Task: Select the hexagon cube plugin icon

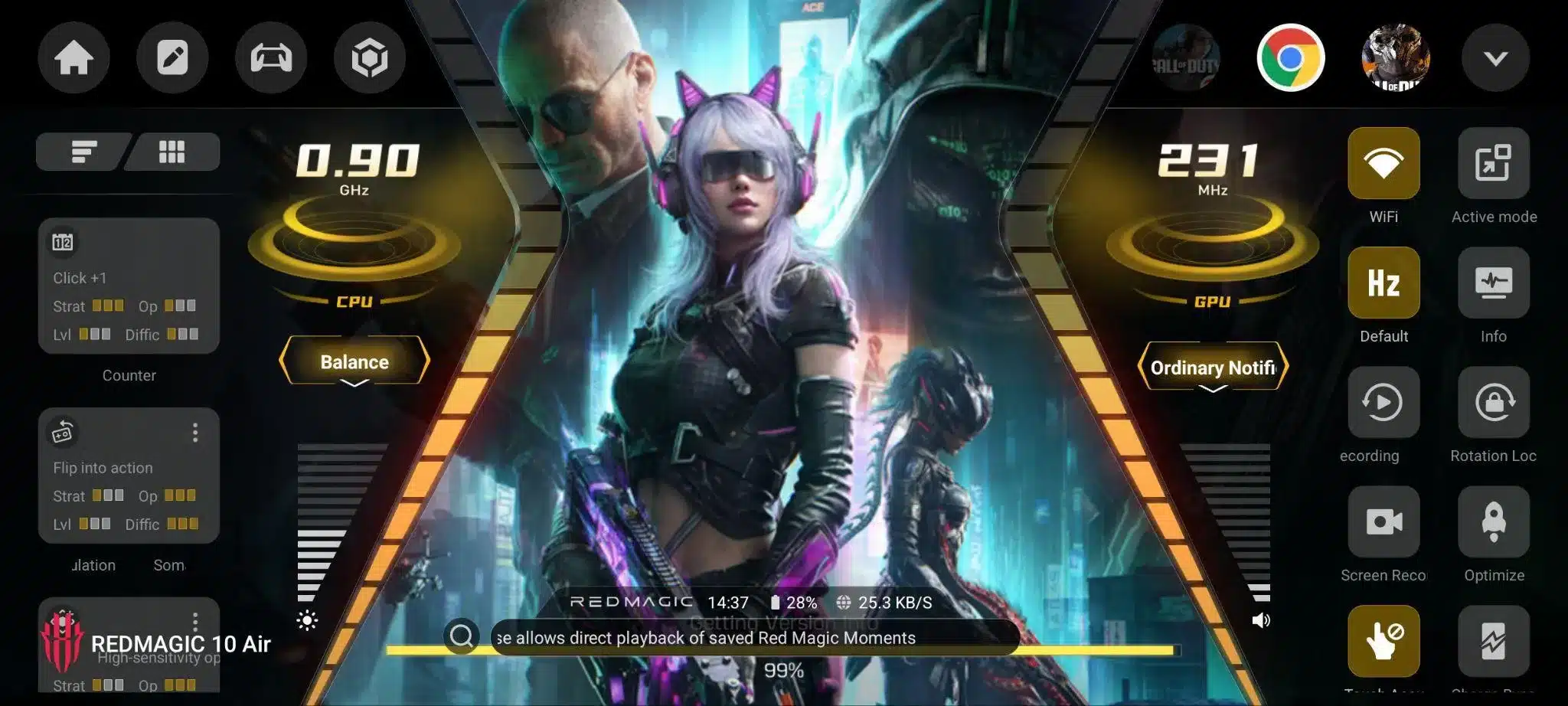Action: pos(369,58)
